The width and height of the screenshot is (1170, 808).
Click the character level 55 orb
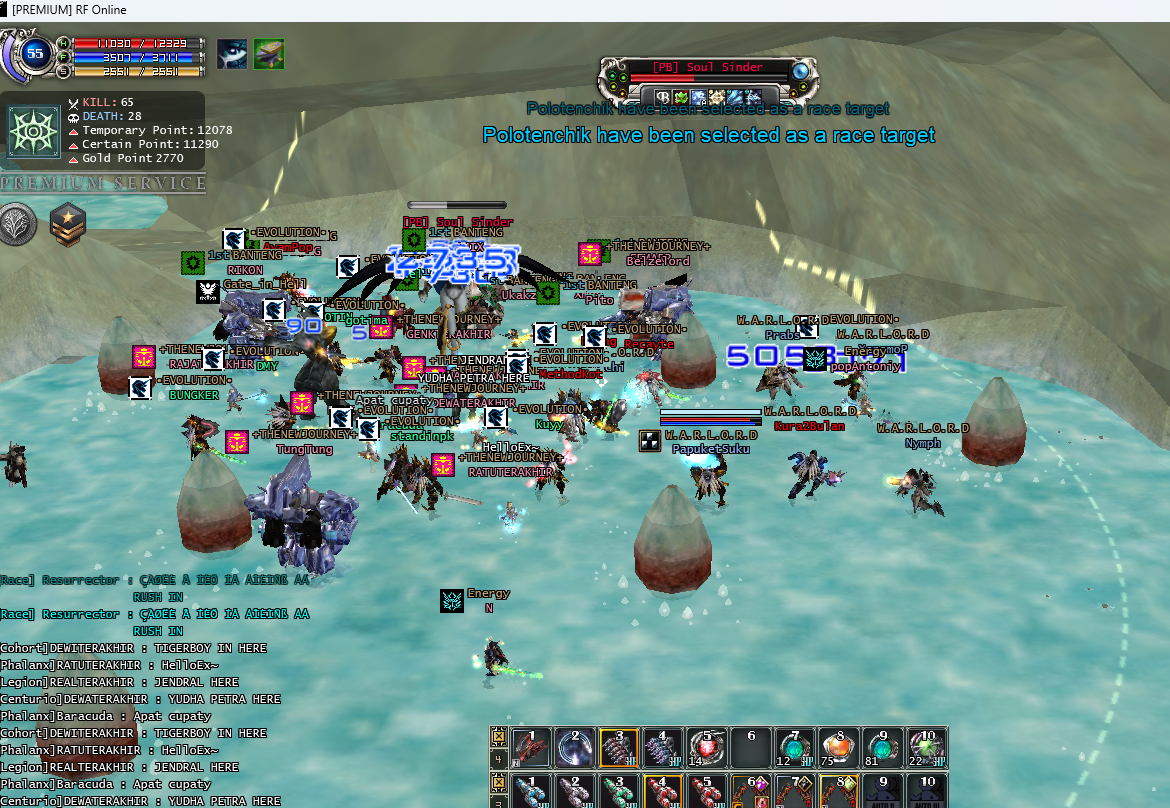[36, 54]
